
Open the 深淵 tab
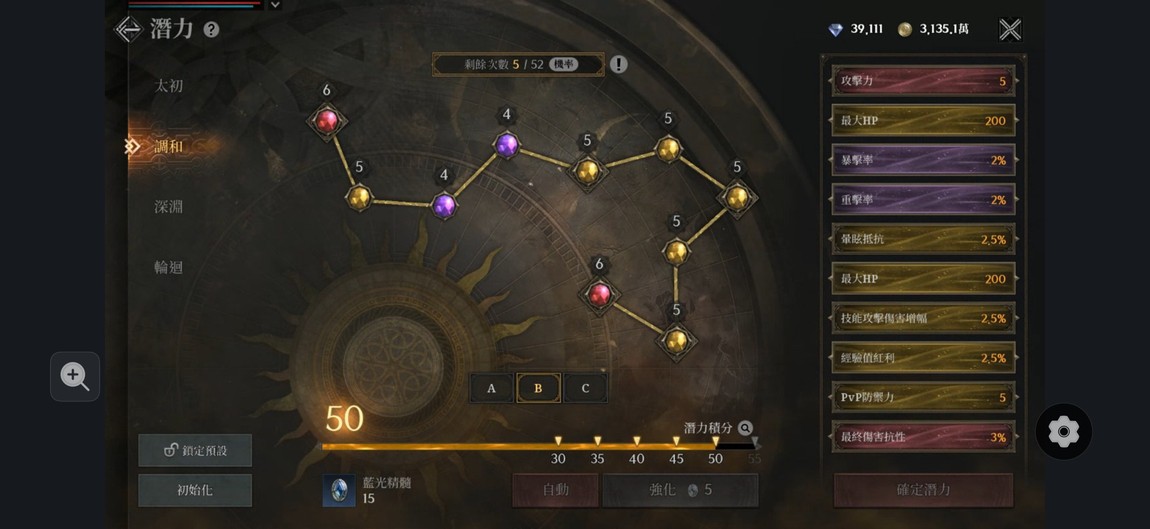tap(168, 207)
